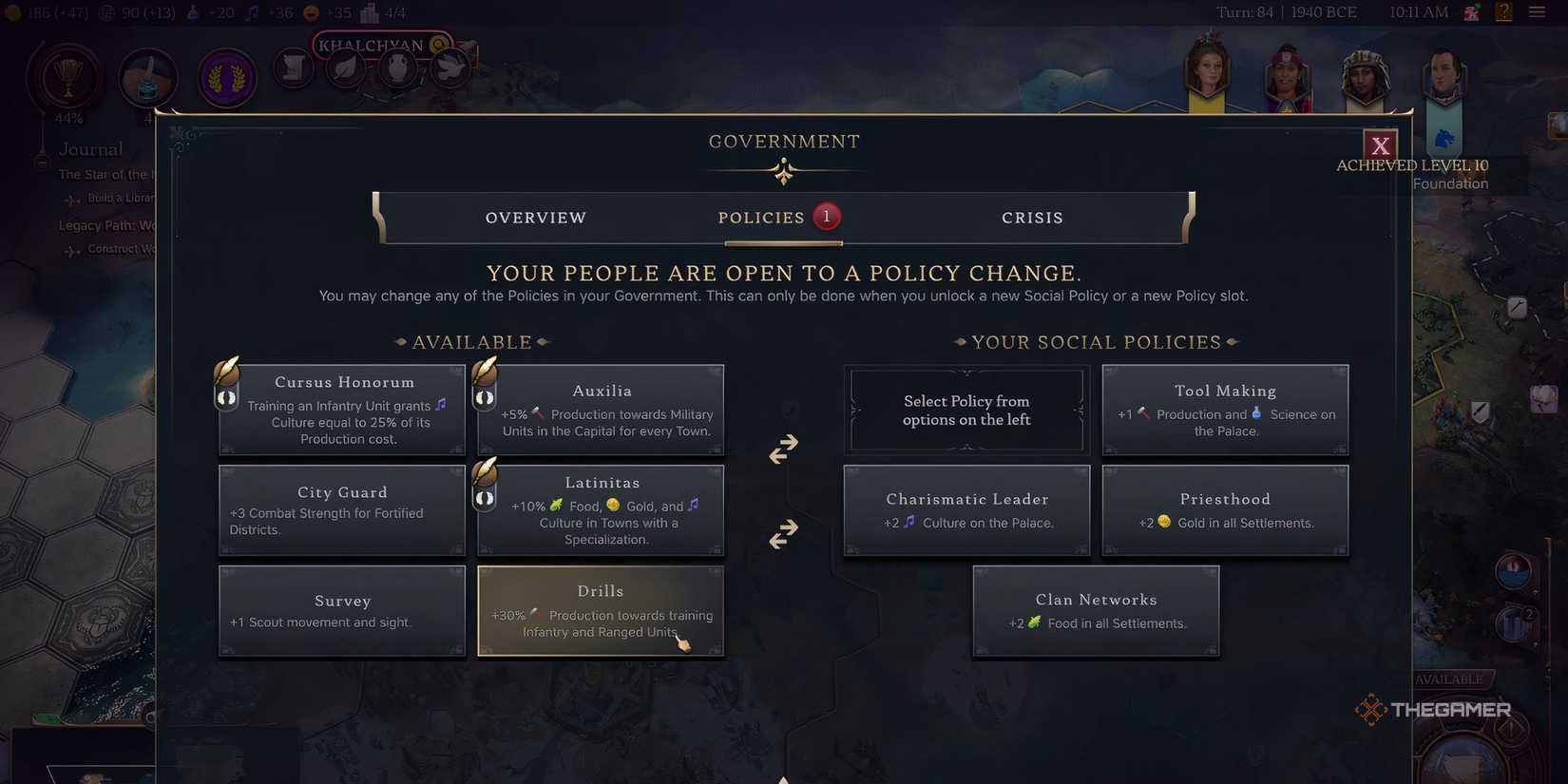The width and height of the screenshot is (1568, 784).
Task: Close the Government screen with the X
Action: click(1380, 145)
